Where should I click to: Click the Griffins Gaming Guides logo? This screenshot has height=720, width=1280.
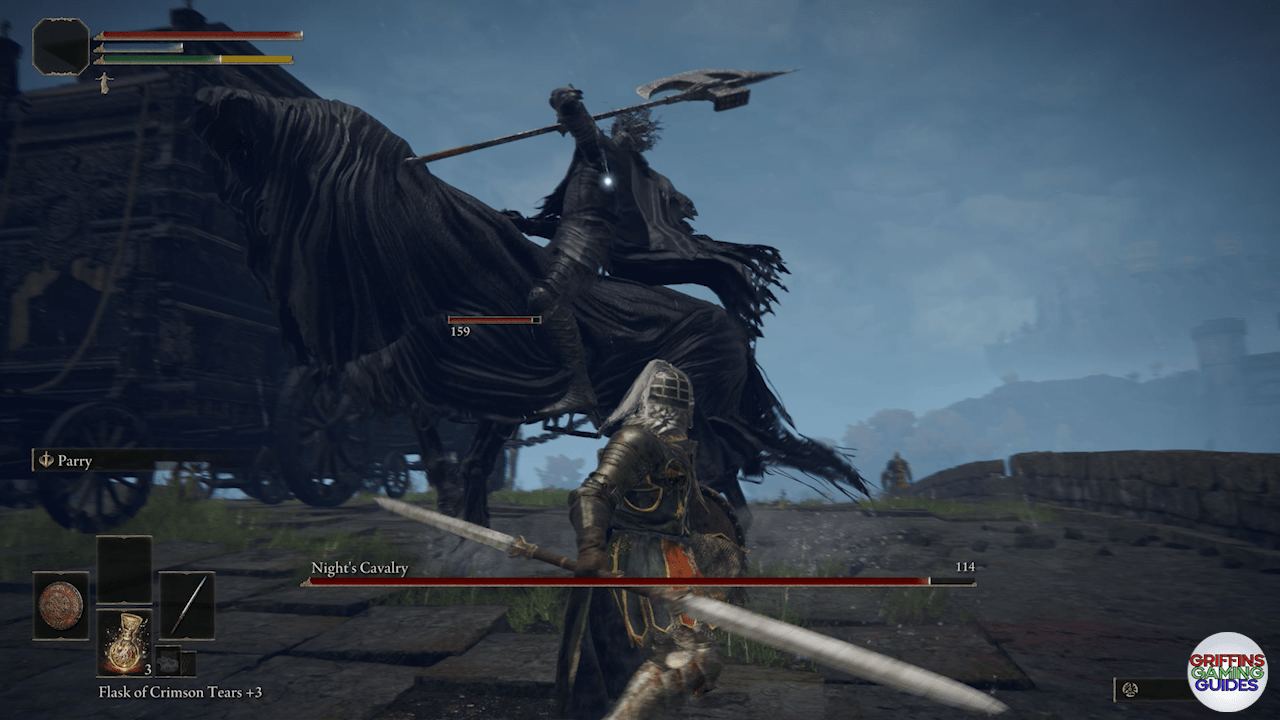pos(1227,671)
